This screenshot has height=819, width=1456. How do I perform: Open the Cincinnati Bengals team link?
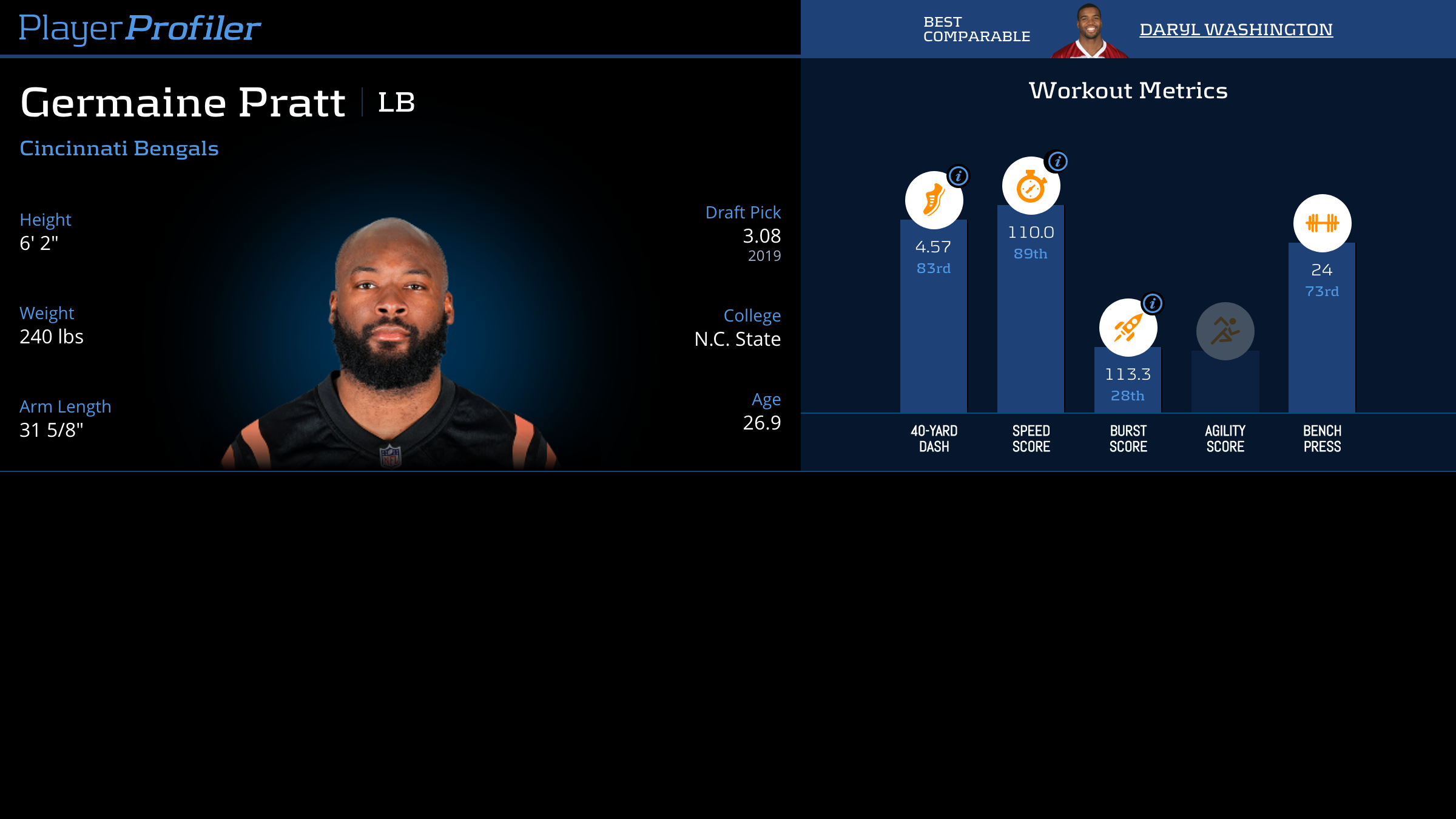pyautogui.click(x=119, y=148)
